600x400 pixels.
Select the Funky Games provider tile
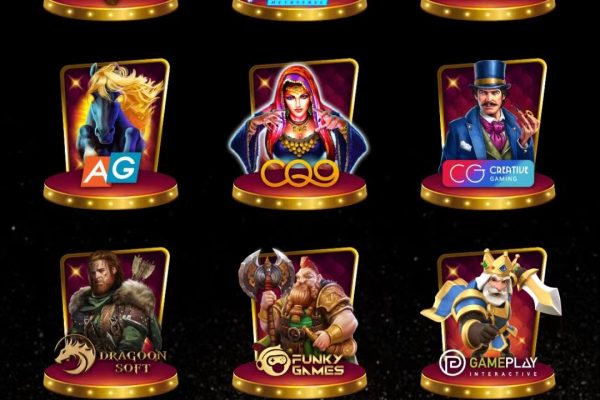pyautogui.click(x=299, y=322)
